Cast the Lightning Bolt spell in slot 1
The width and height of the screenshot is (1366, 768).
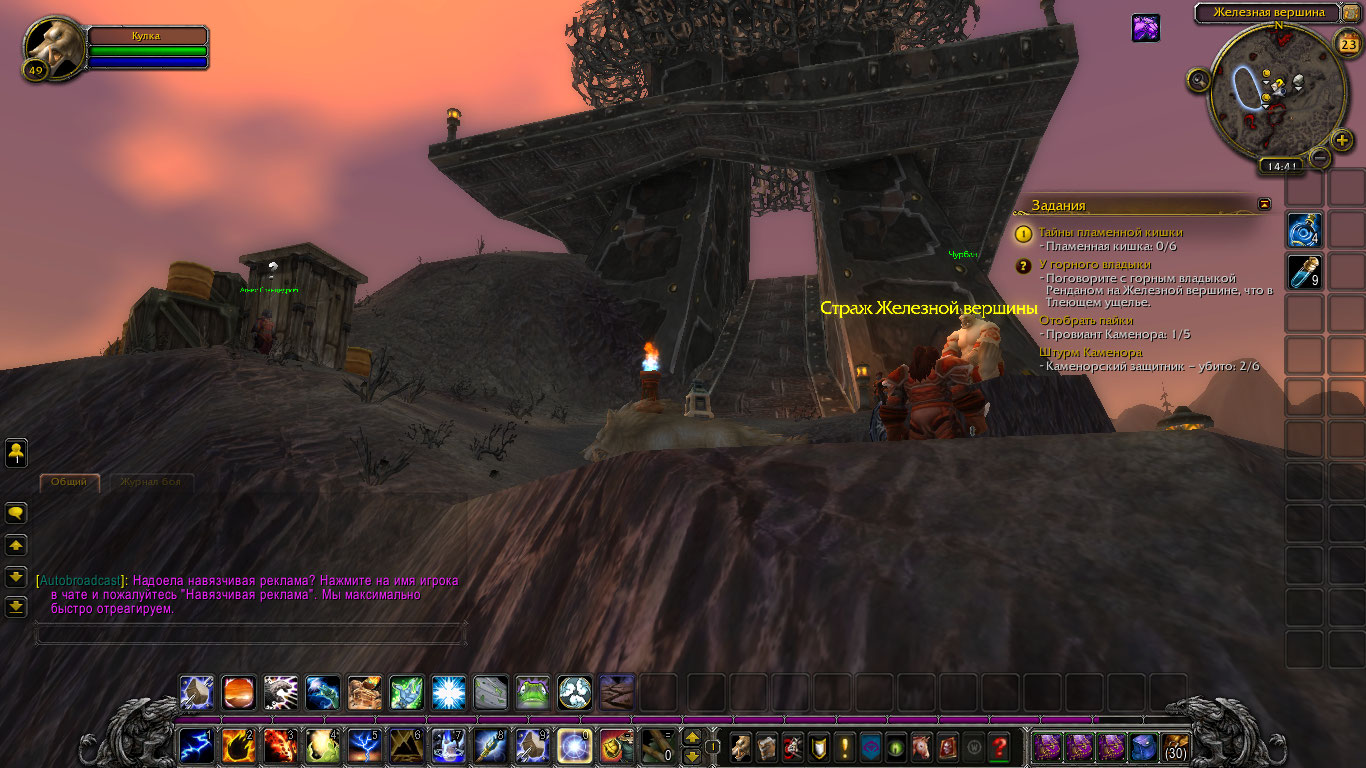click(196, 746)
